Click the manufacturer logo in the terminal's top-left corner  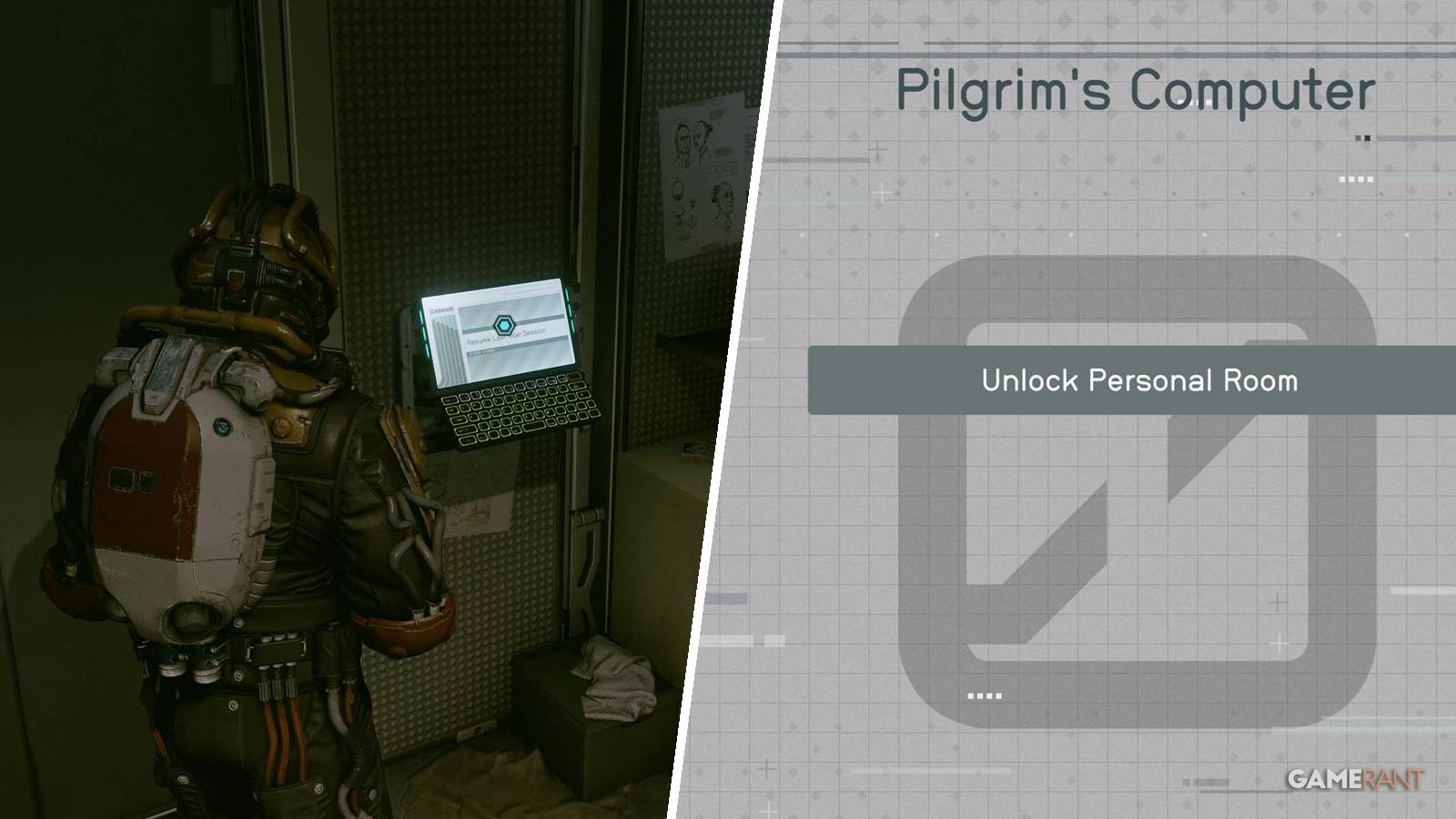point(441,309)
